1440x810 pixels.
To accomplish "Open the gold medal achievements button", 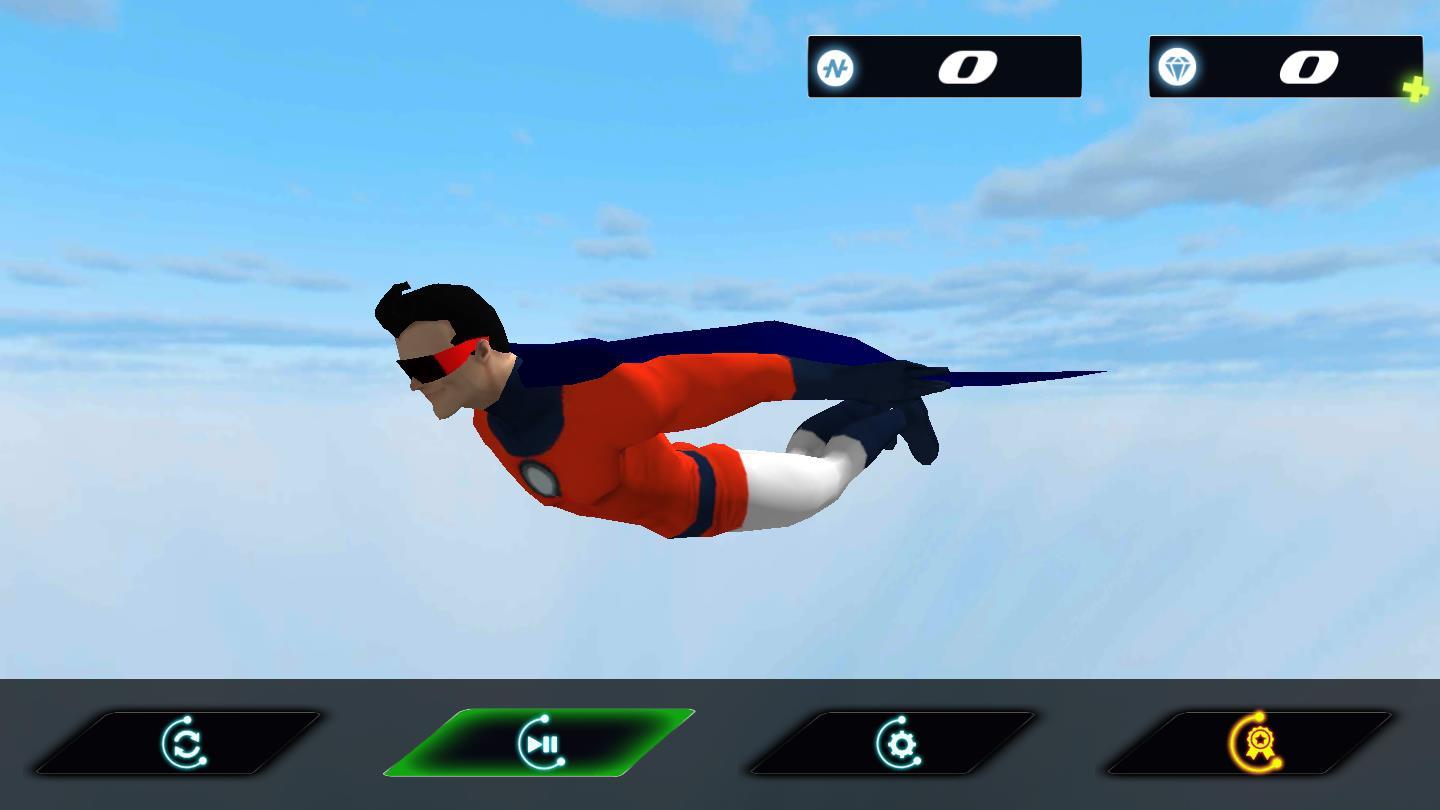I will click(1254, 743).
